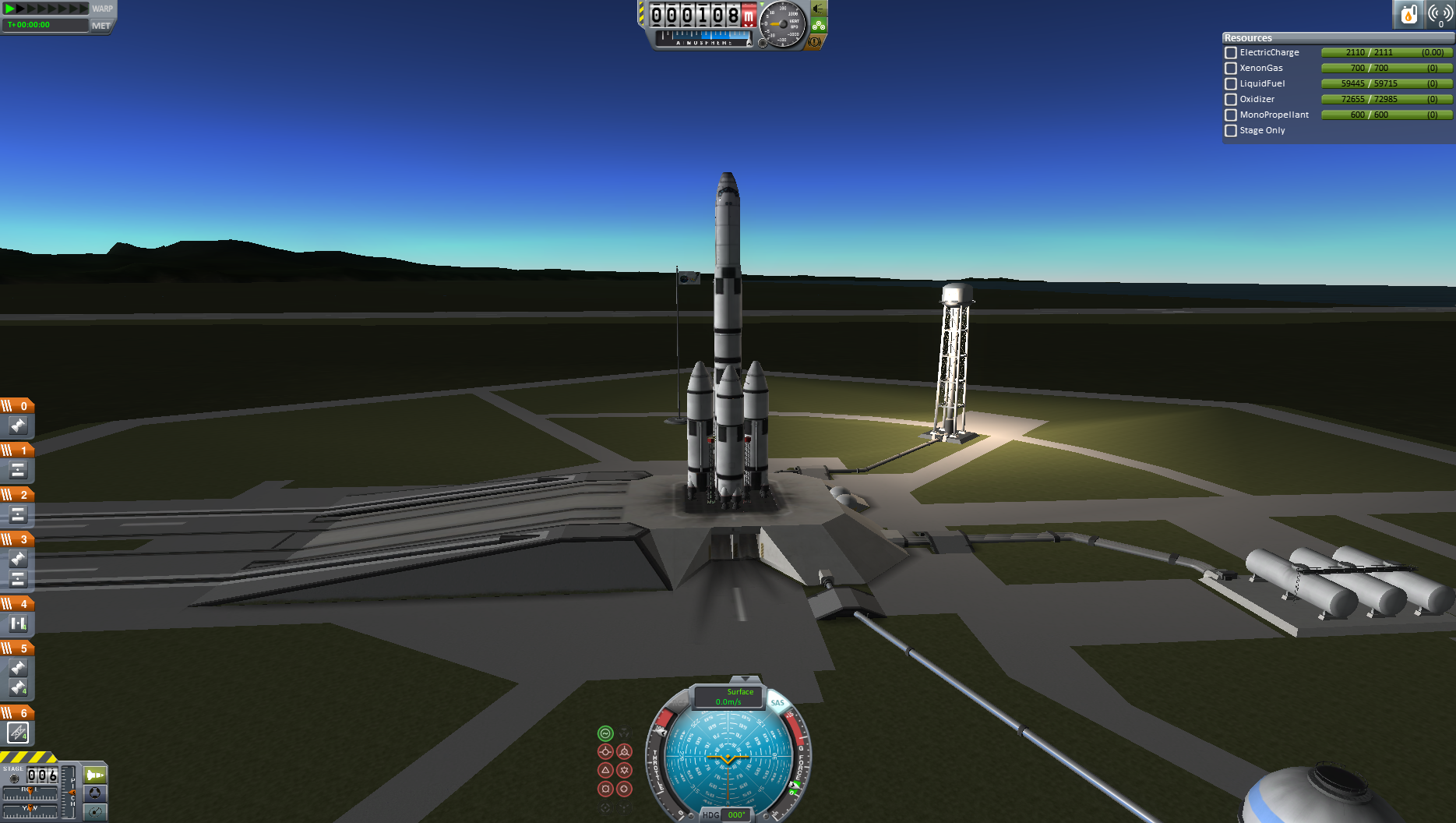The image size is (1456, 823).
Task: Open the resources fuel icon in toolbar
Action: point(1408,14)
